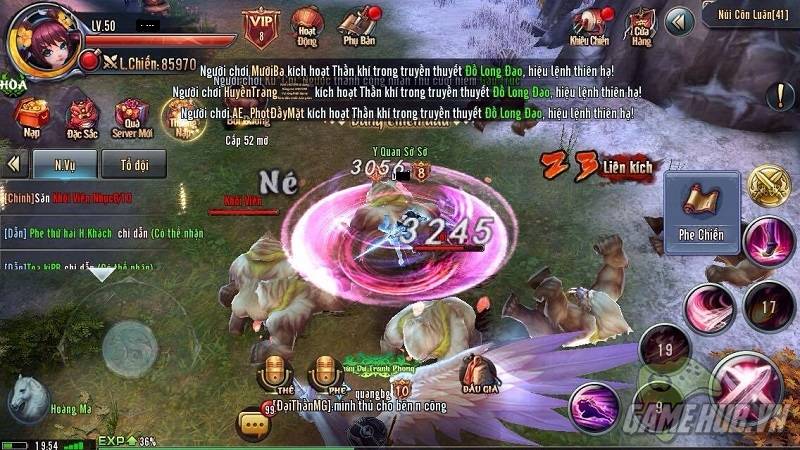Open the Cửa Hàng shop

637,25
